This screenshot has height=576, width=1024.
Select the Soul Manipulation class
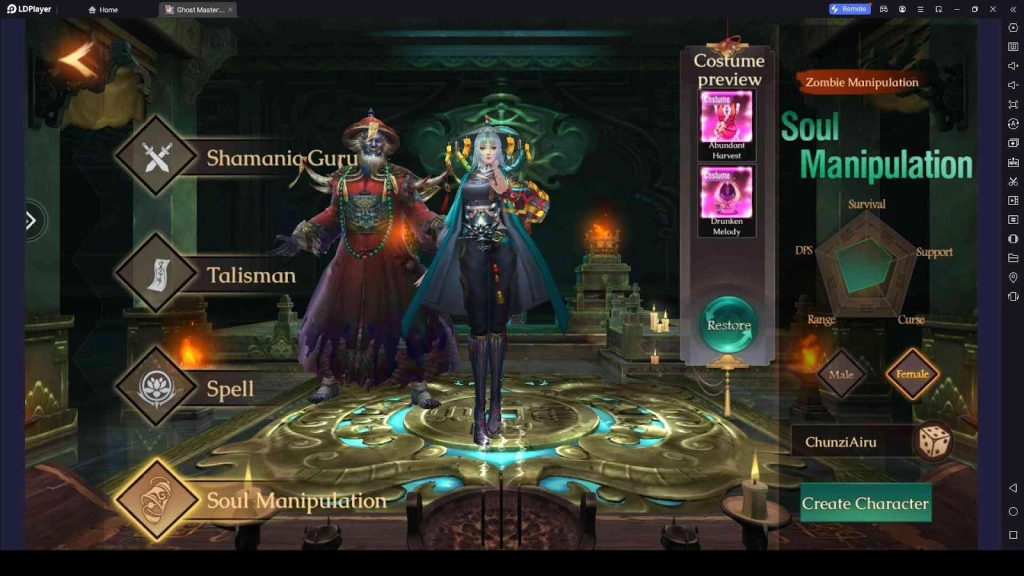[157, 500]
